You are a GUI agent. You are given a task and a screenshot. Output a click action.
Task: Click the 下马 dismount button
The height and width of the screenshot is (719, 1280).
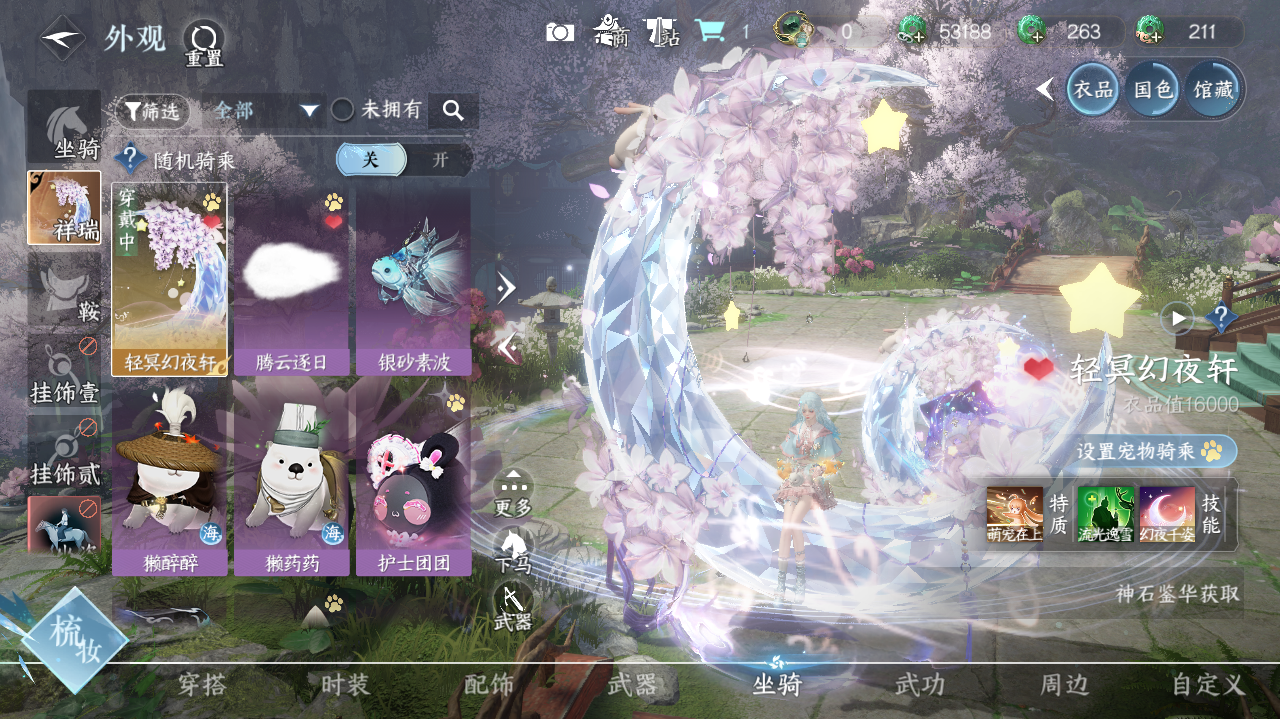[513, 550]
